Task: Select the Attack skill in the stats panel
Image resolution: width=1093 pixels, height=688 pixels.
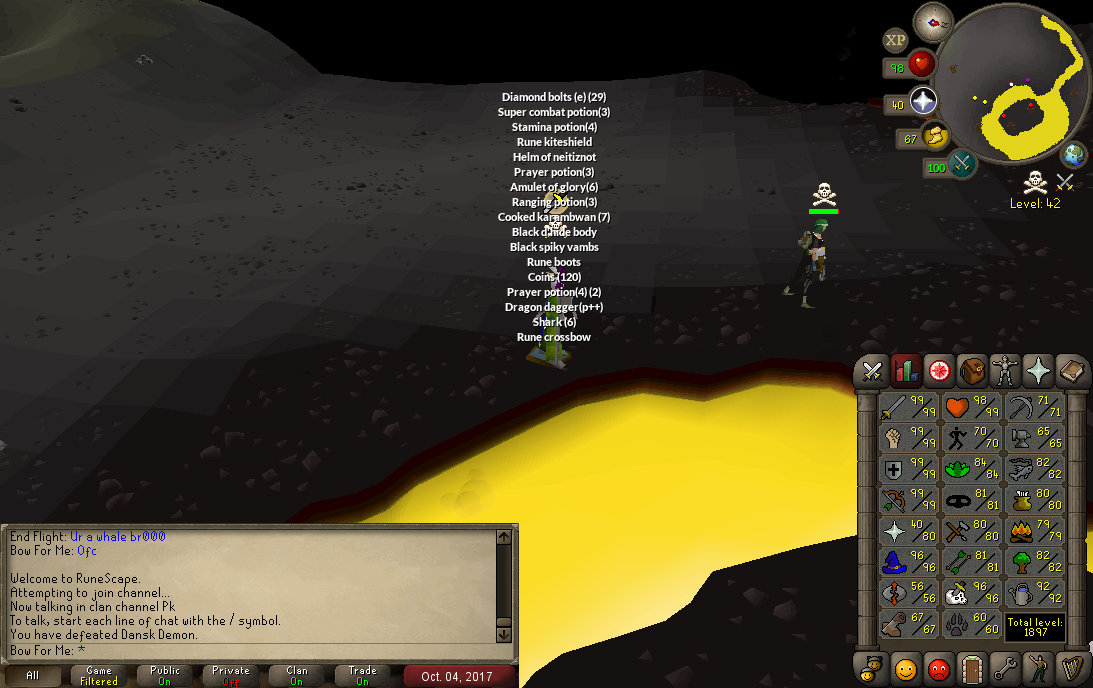Action: pos(908,407)
